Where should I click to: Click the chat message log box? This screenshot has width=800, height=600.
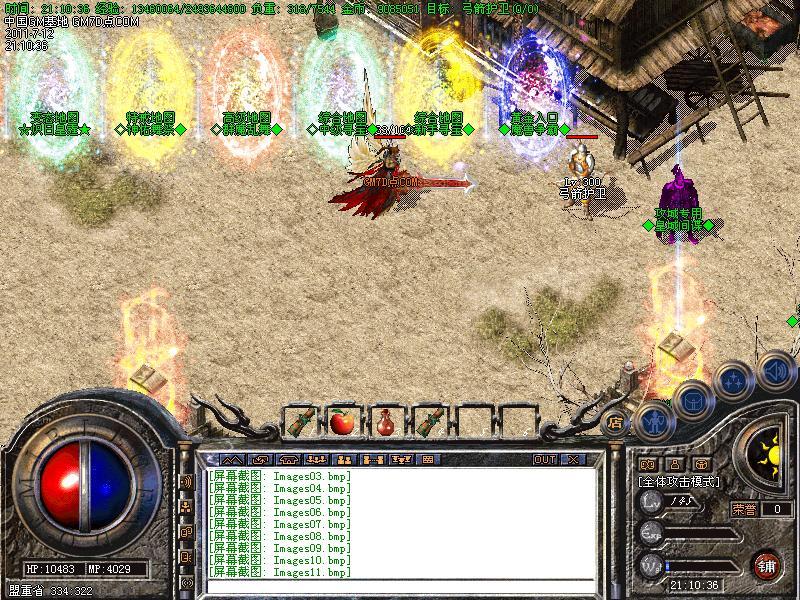coord(400,523)
